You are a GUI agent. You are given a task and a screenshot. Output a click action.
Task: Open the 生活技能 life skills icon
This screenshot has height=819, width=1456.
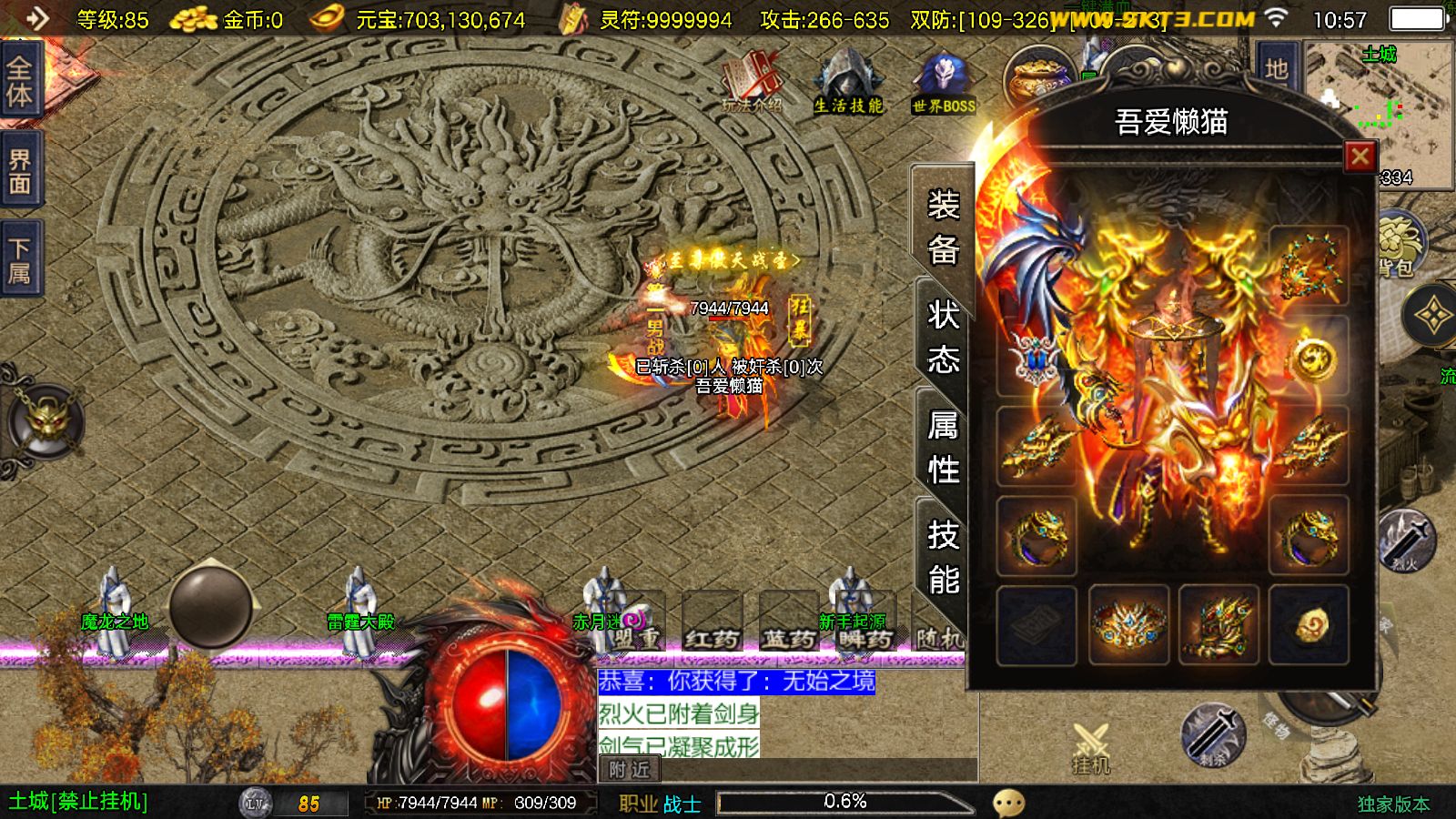click(847, 84)
